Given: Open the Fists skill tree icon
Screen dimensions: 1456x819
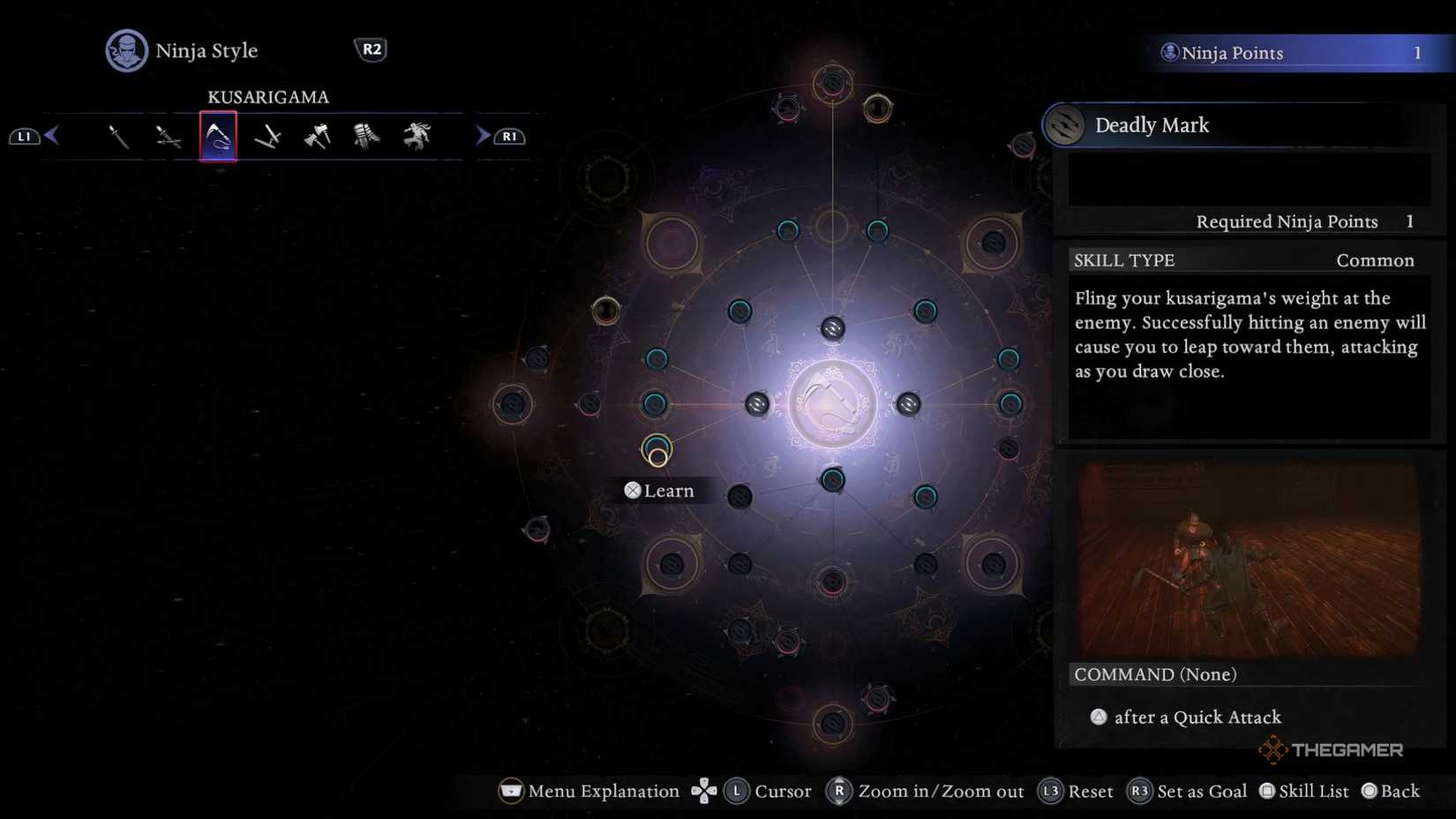Looking at the screenshot, I should (365, 135).
